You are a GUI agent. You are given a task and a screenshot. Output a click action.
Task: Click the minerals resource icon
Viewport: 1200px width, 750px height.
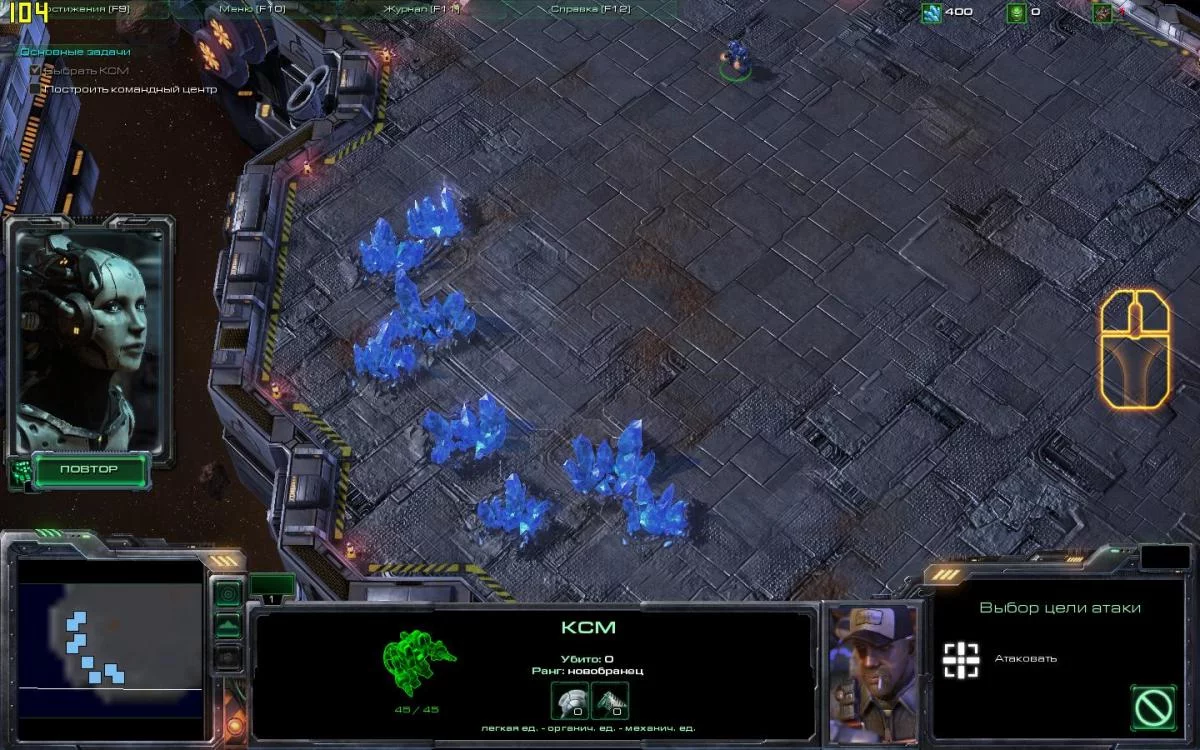click(931, 12)
